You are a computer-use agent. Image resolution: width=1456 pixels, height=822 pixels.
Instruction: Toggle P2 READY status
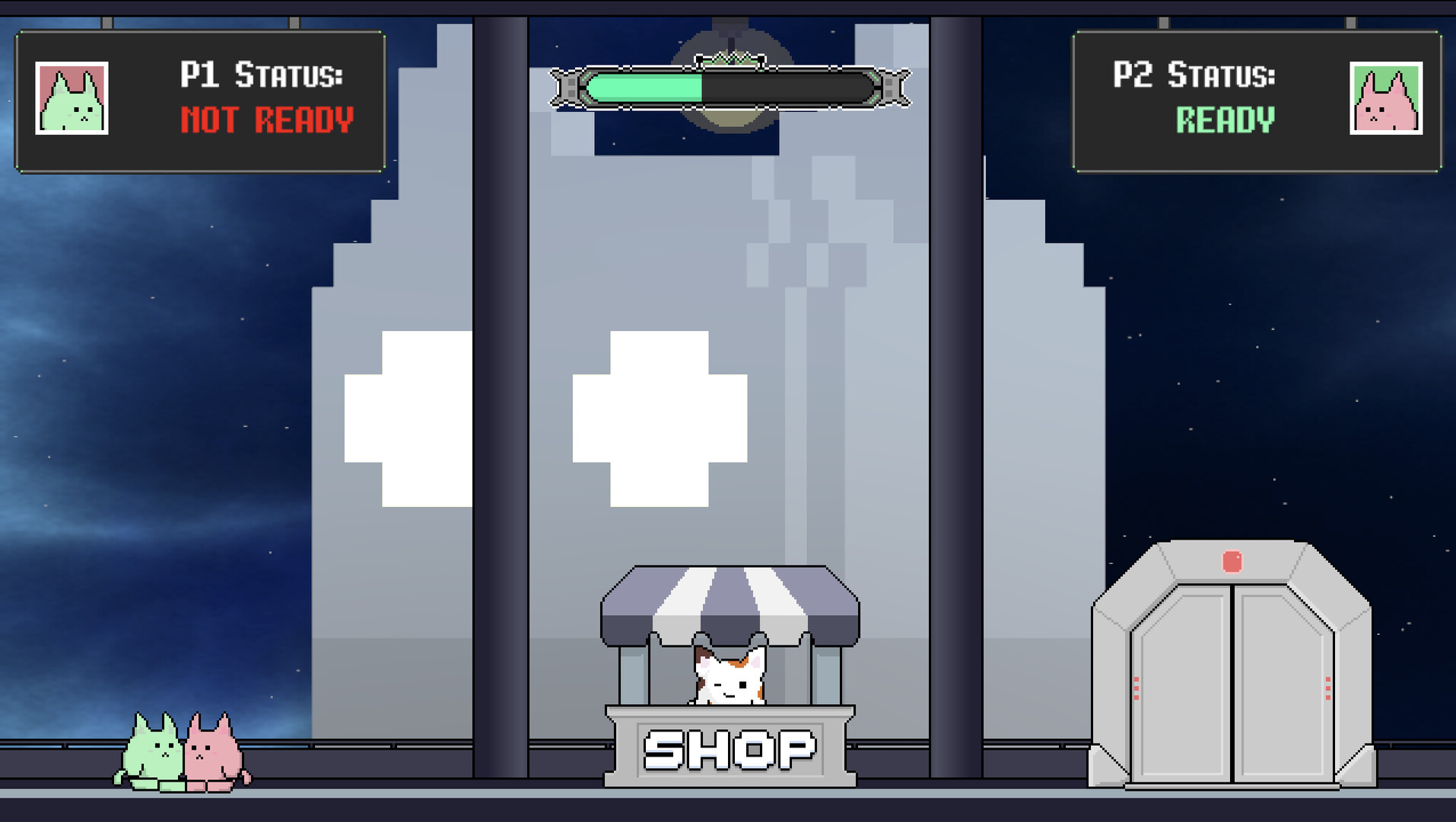pos(1225,120)
